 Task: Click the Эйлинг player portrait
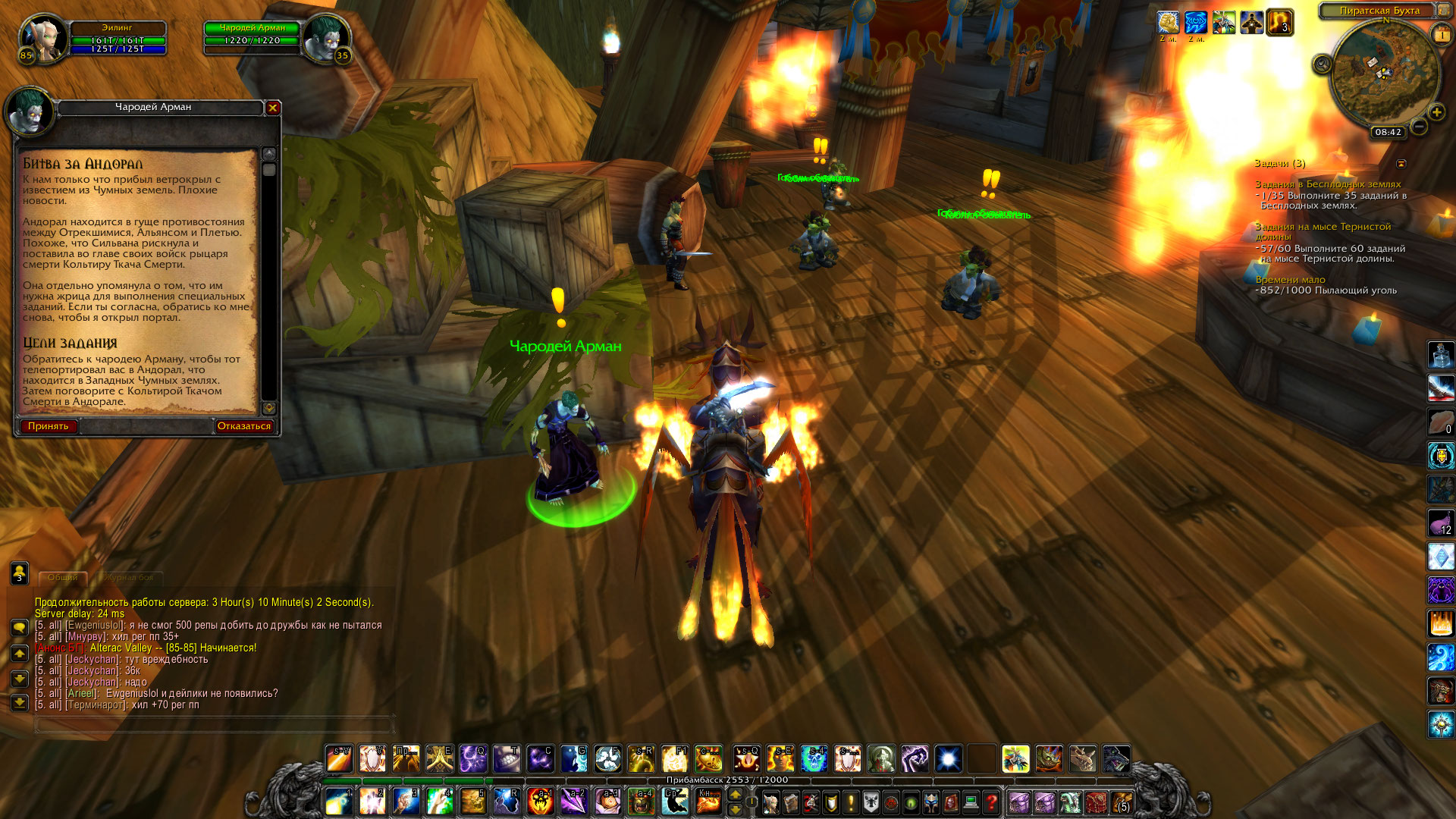coord(42,39)
